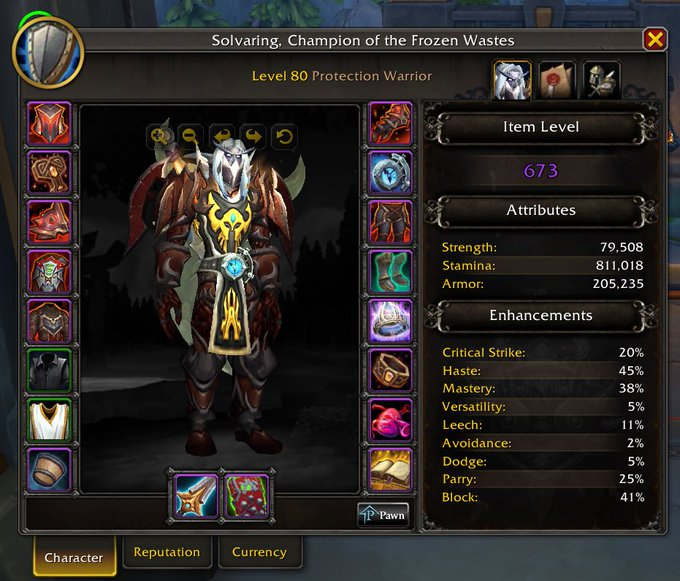This screenshot has height=581, width=680.
Task: Select the main-hand weapon slot
Action: [x=196, y=496]
